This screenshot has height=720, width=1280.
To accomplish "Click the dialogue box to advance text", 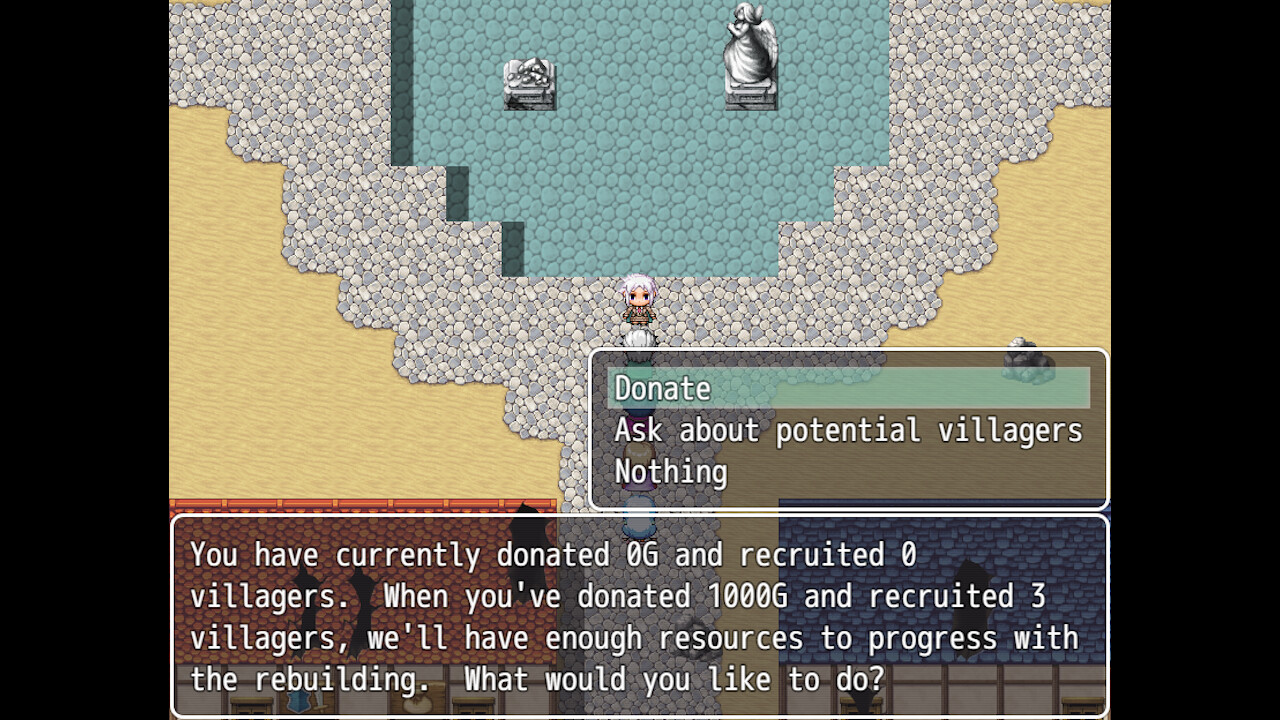I will coord(640,617).
